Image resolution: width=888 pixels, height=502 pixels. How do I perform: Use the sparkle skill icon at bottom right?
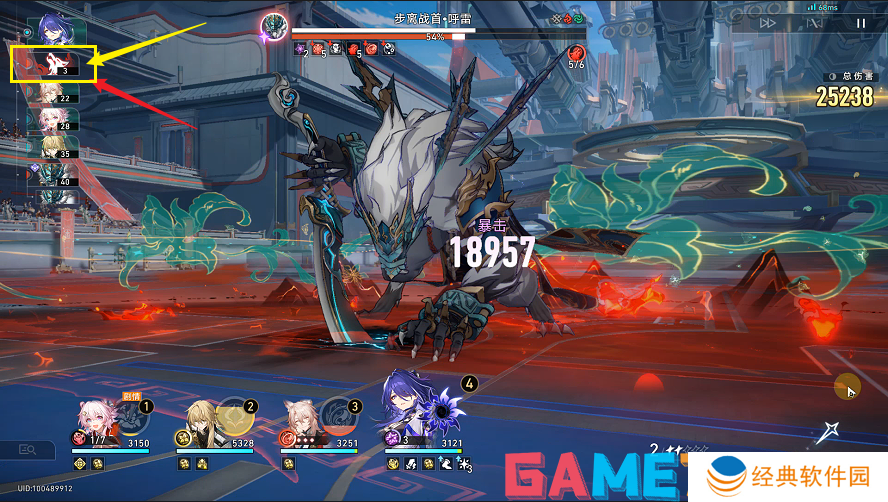click(828, 431)
